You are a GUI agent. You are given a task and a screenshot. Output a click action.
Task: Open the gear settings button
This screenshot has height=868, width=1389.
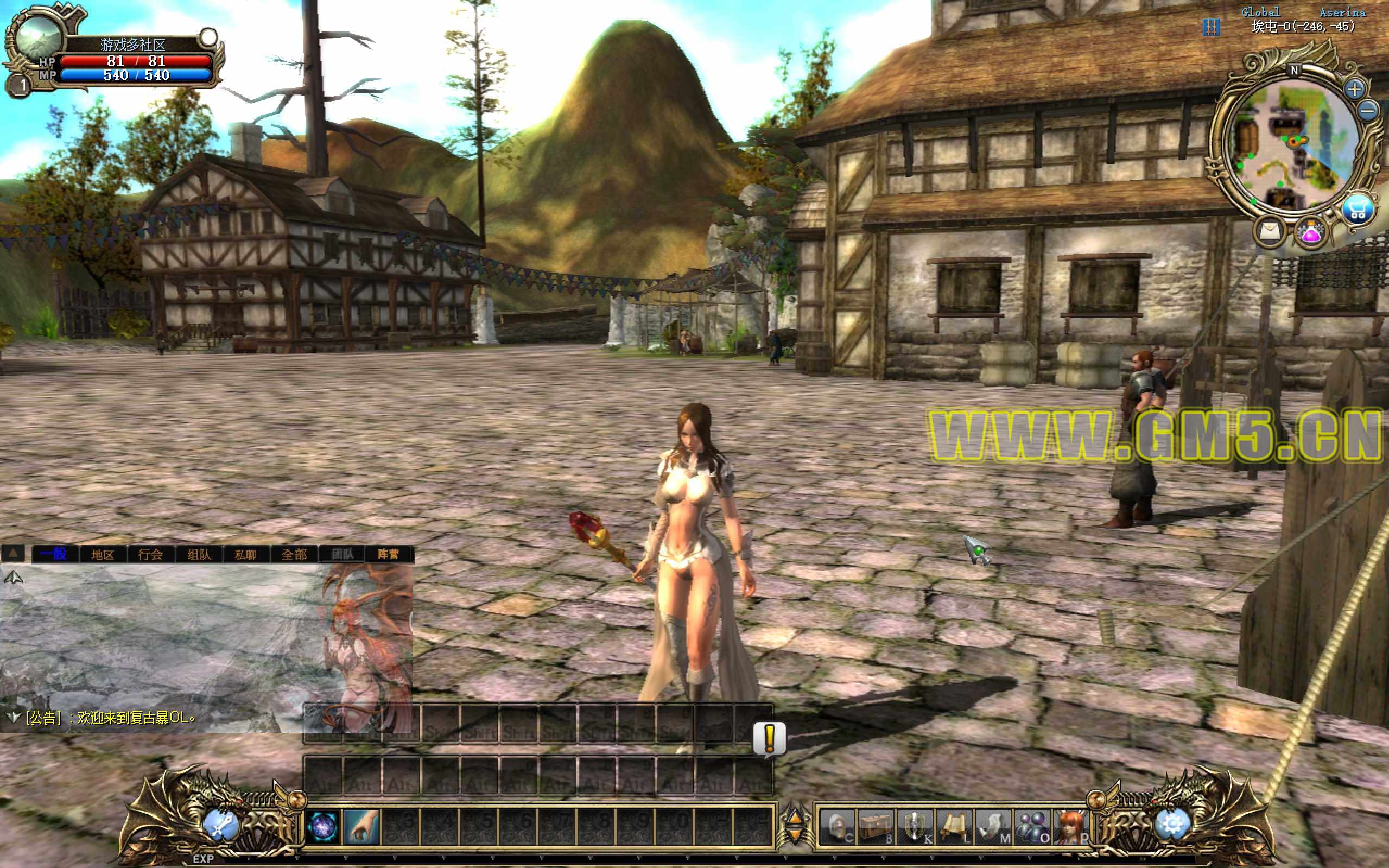tap(1171, 825)
